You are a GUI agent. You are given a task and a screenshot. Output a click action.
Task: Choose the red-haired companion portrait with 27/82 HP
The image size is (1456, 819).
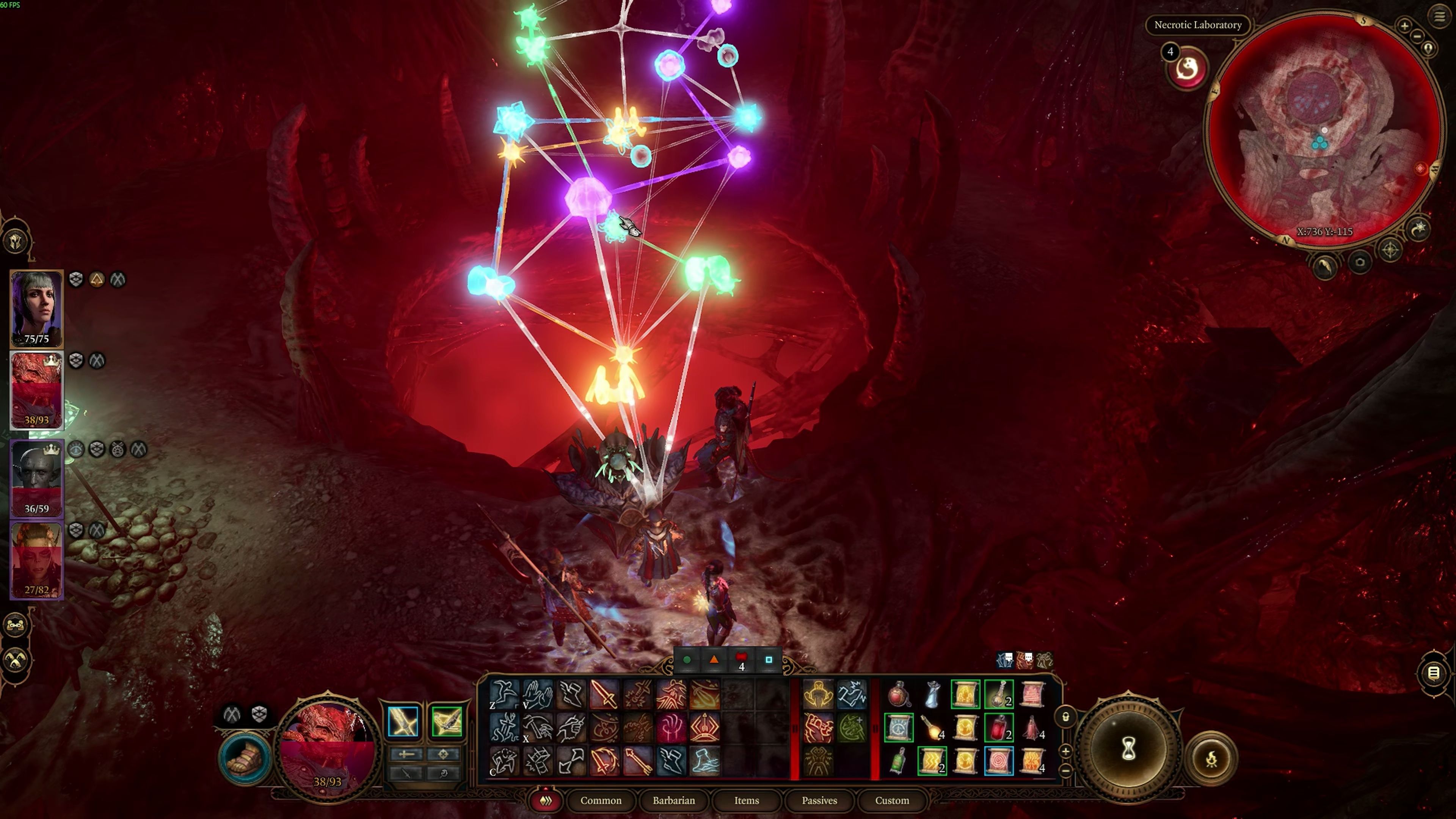click(37, 560)
